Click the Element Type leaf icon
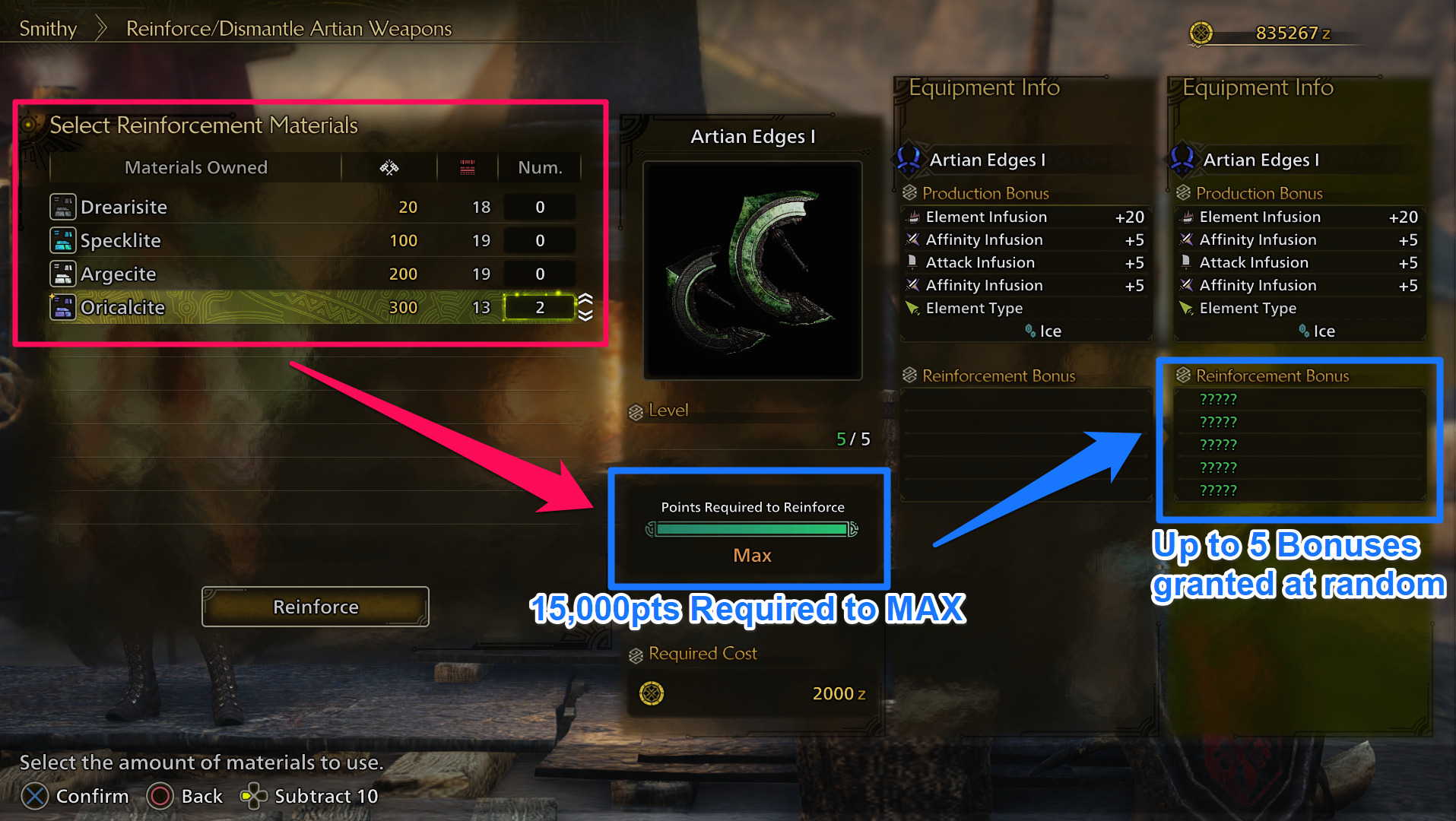Screen dimensions: 1456x821 [x=912, y=308]
